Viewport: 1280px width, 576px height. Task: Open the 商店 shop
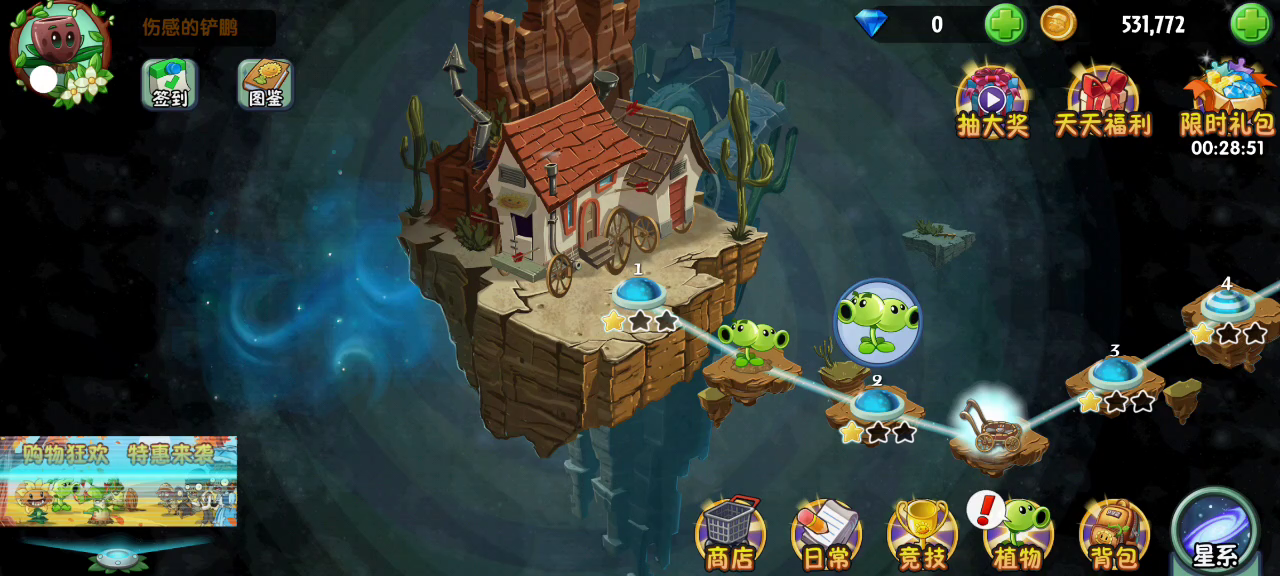730,533
